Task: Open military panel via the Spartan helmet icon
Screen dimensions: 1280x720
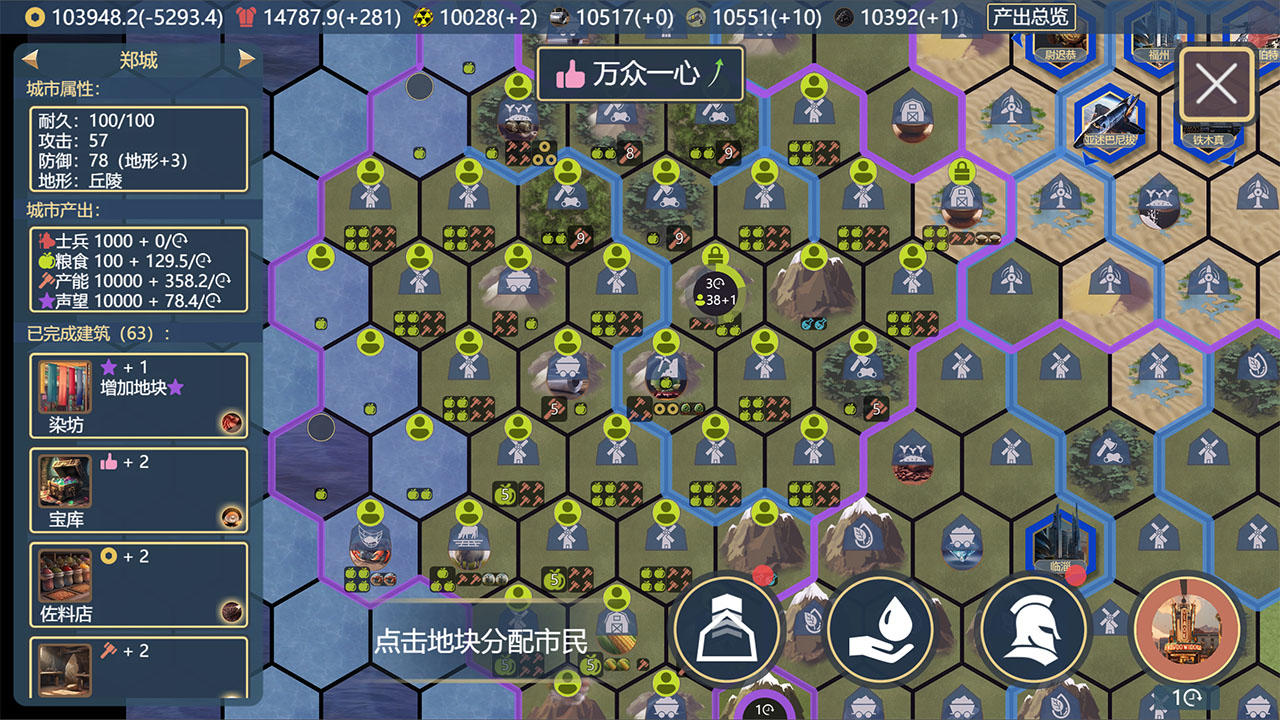Action: pyautogui.click(x=1033, y=629)
